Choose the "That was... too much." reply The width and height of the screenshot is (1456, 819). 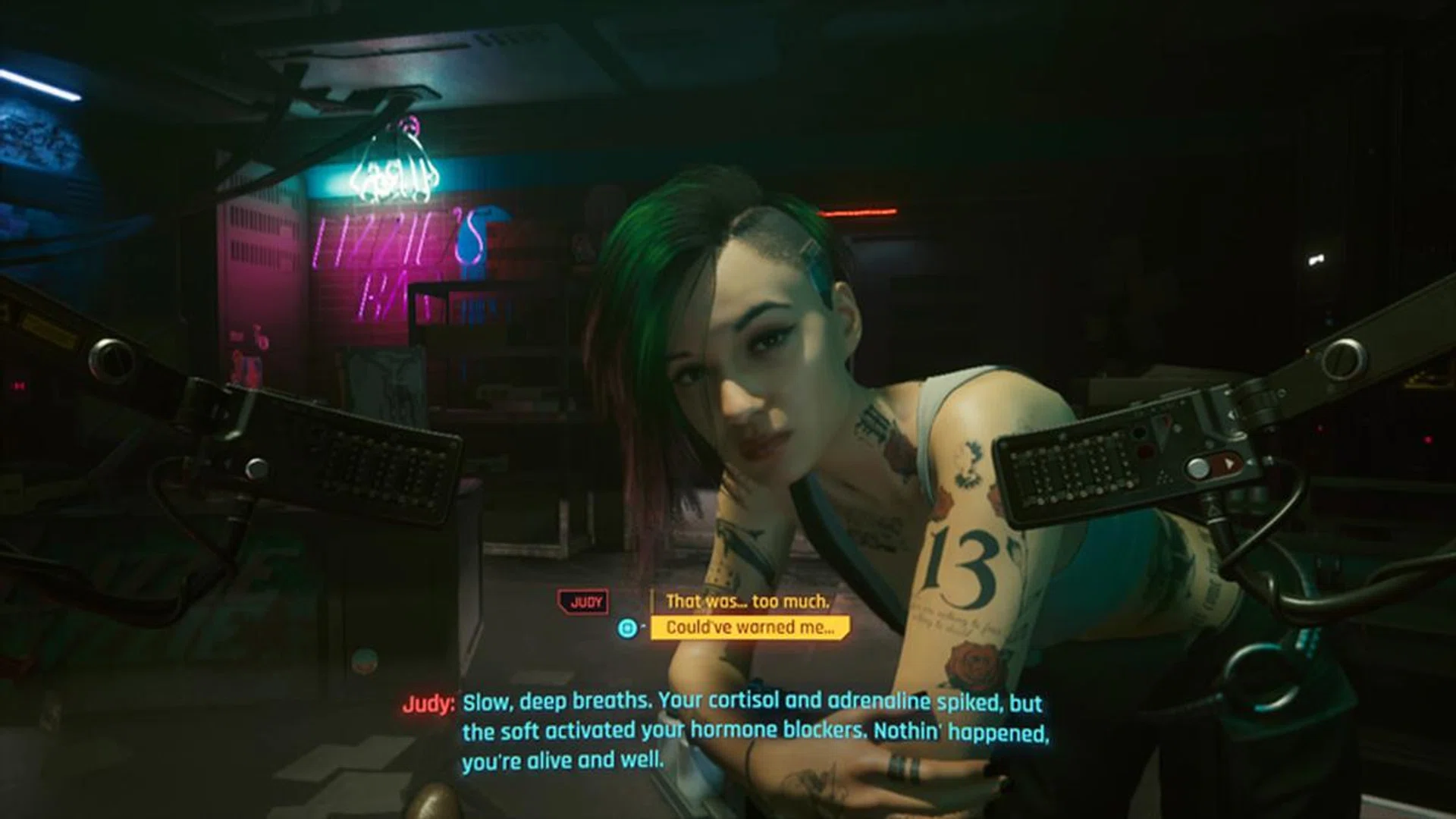[747, 601]
